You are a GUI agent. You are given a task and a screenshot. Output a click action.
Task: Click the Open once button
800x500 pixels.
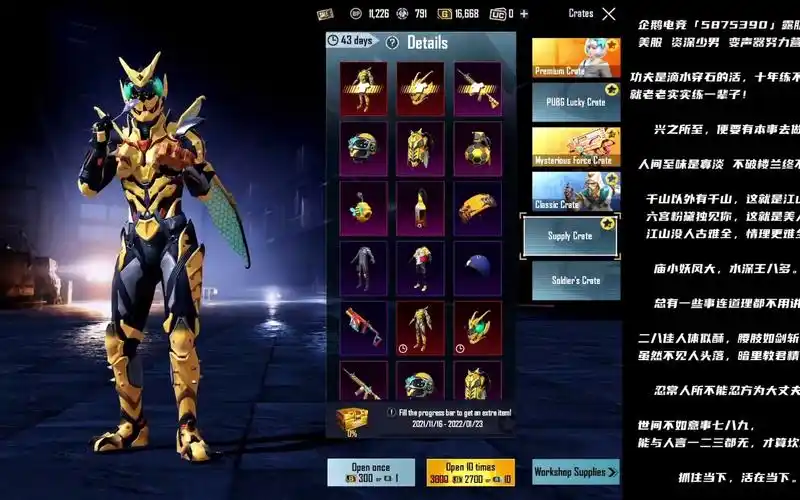pyautogui.click(x=370, y=472)
